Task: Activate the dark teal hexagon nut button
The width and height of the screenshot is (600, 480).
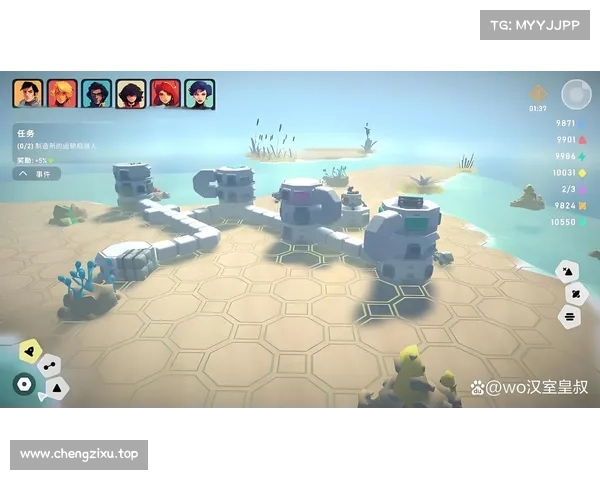Action: [23, 383]
